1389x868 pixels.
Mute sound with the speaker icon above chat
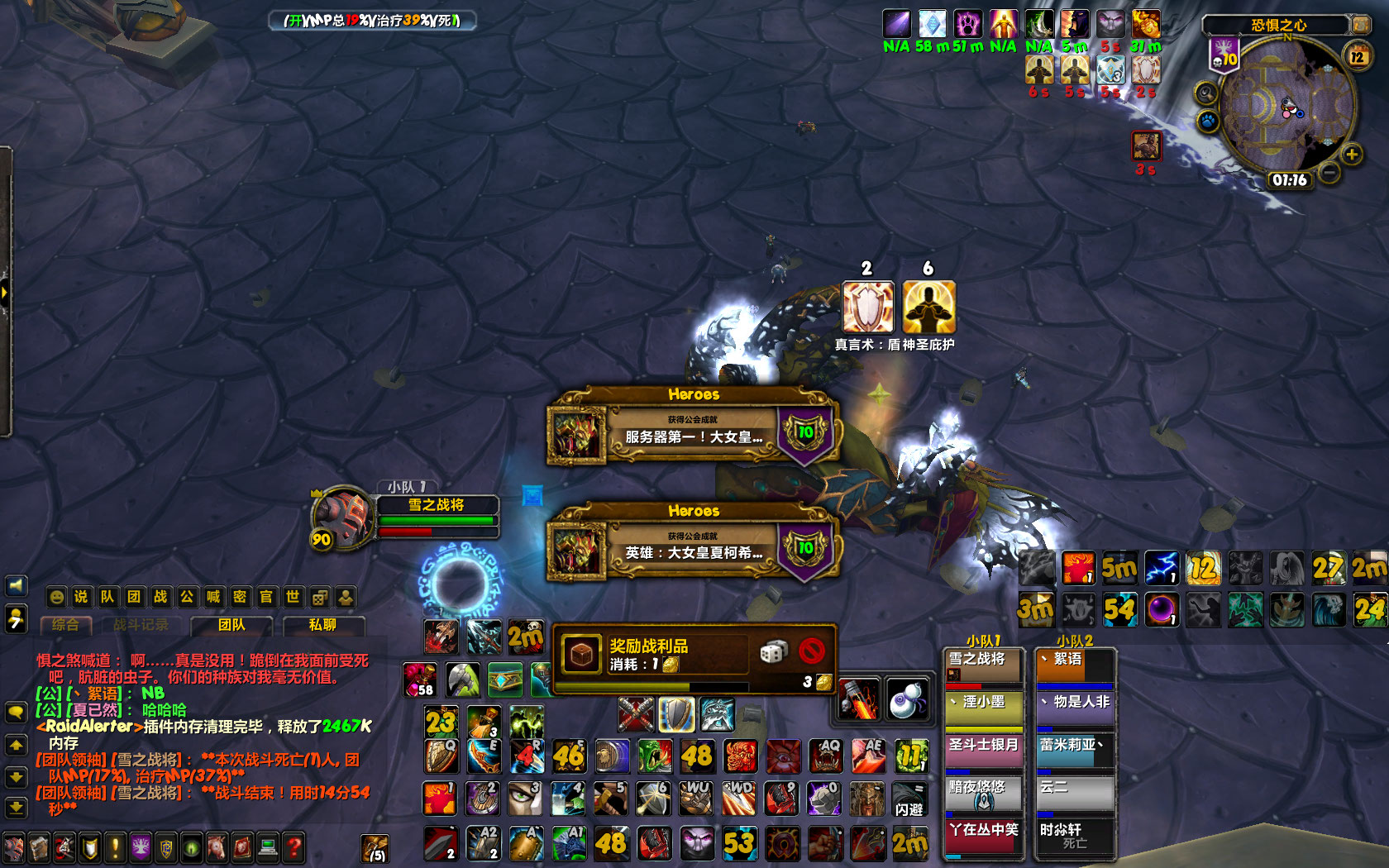coord(15,585)
